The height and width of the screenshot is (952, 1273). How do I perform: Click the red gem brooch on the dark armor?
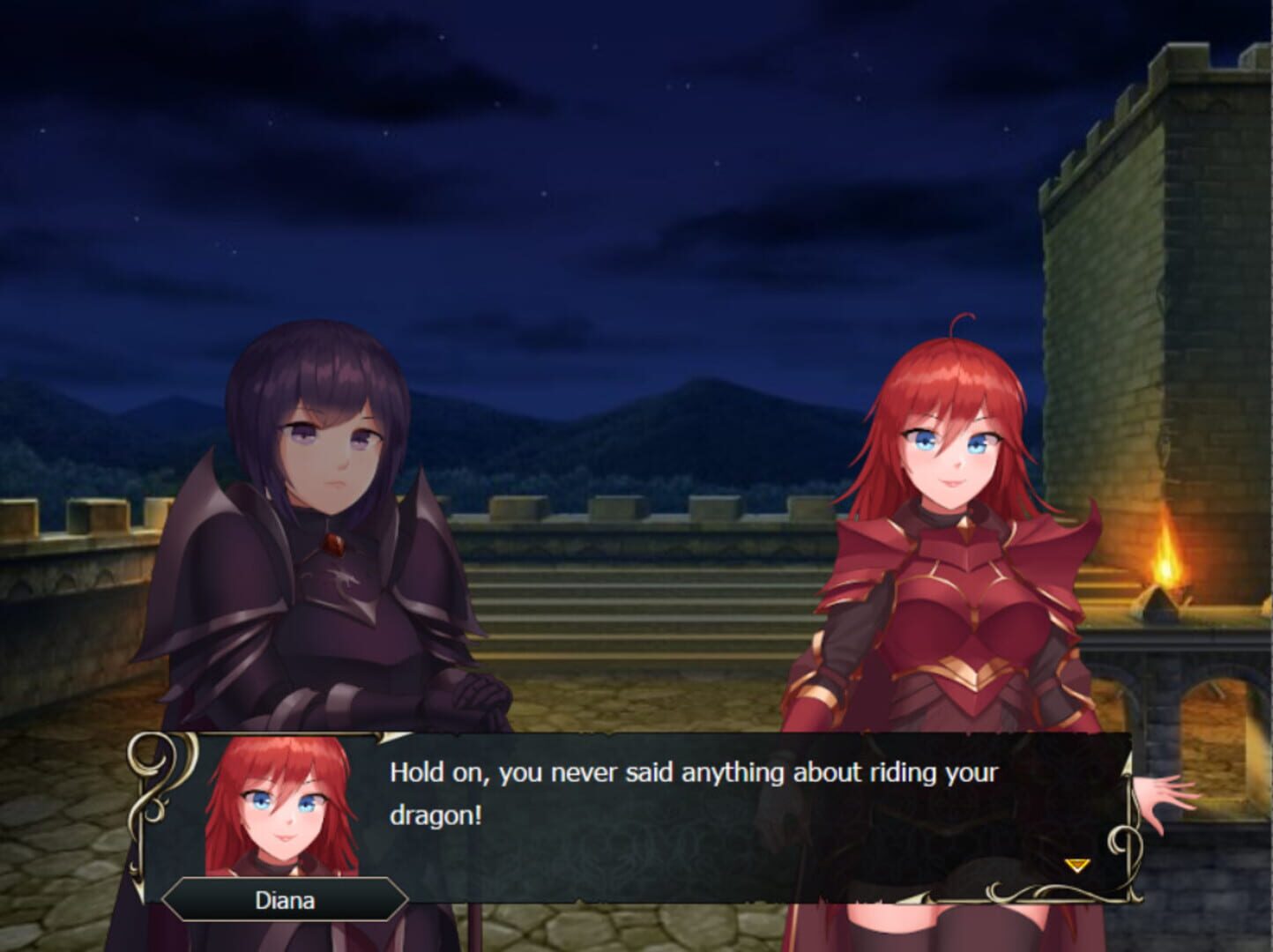(x=335, y=545)
